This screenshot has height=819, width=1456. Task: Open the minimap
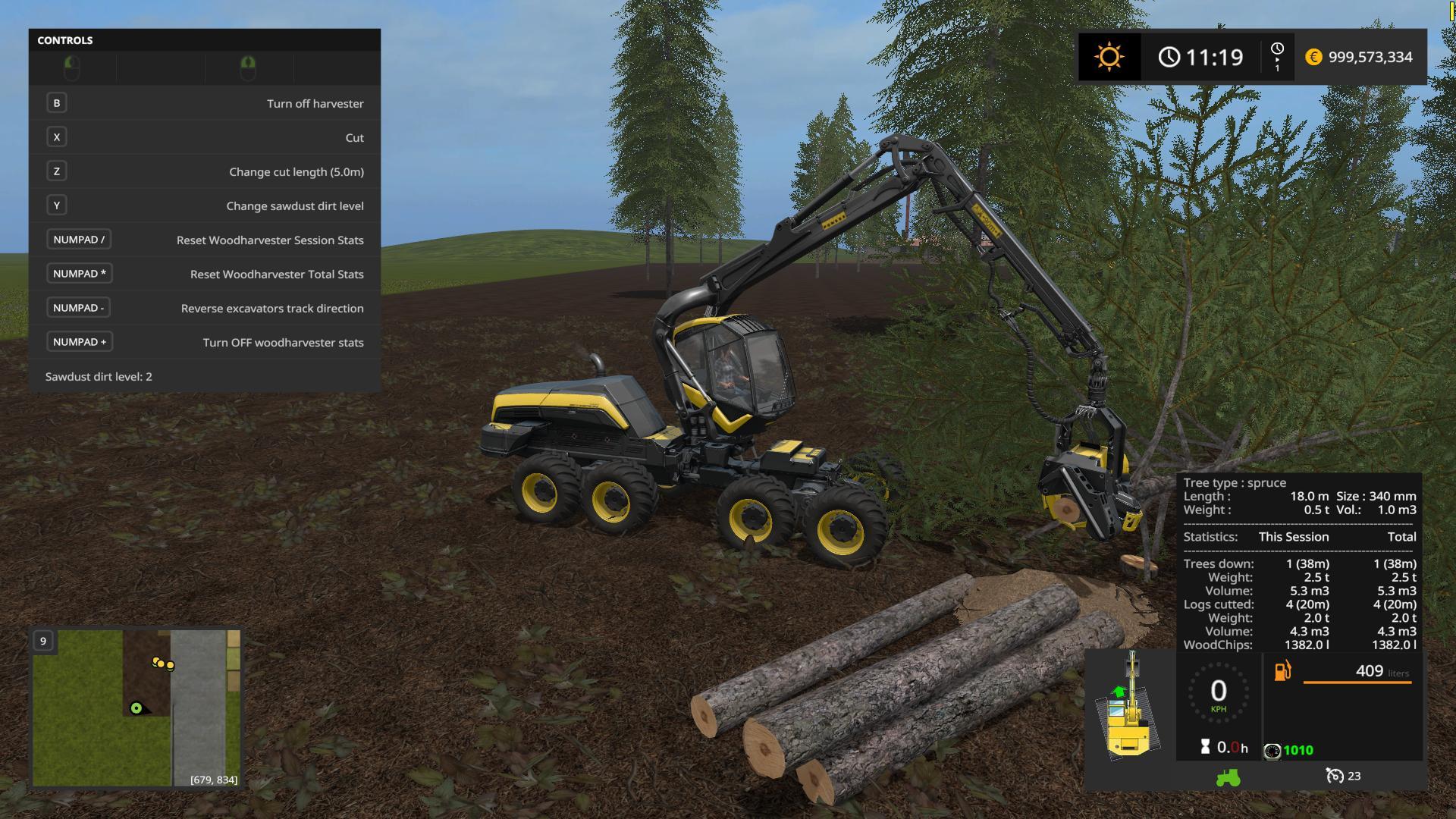tap(136, 708)
